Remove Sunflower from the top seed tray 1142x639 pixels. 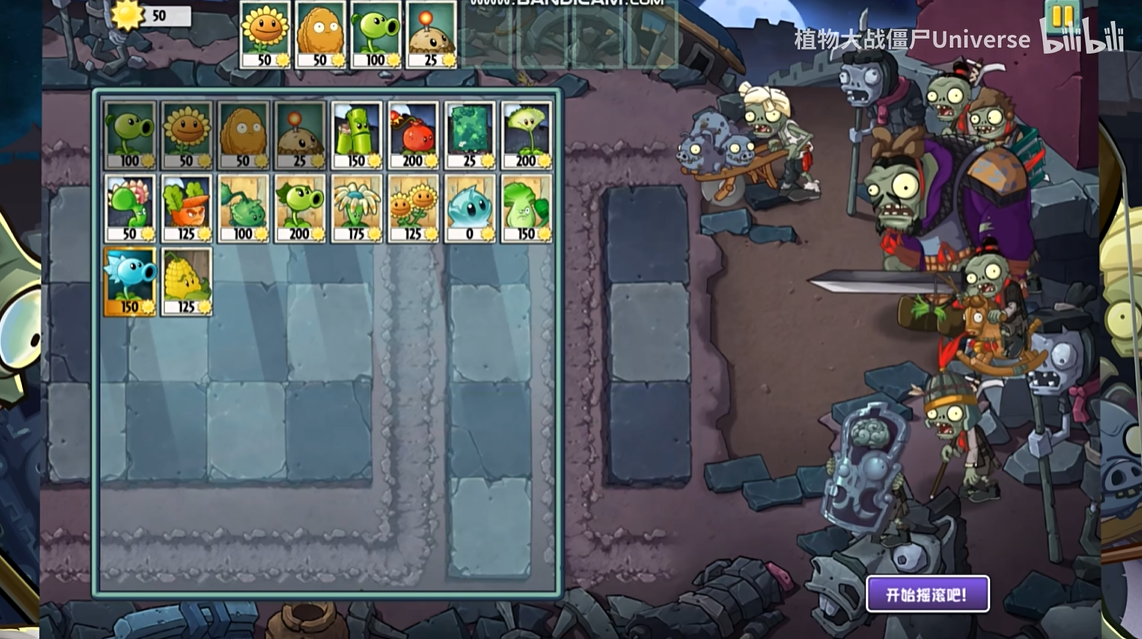tap(265, 33)
